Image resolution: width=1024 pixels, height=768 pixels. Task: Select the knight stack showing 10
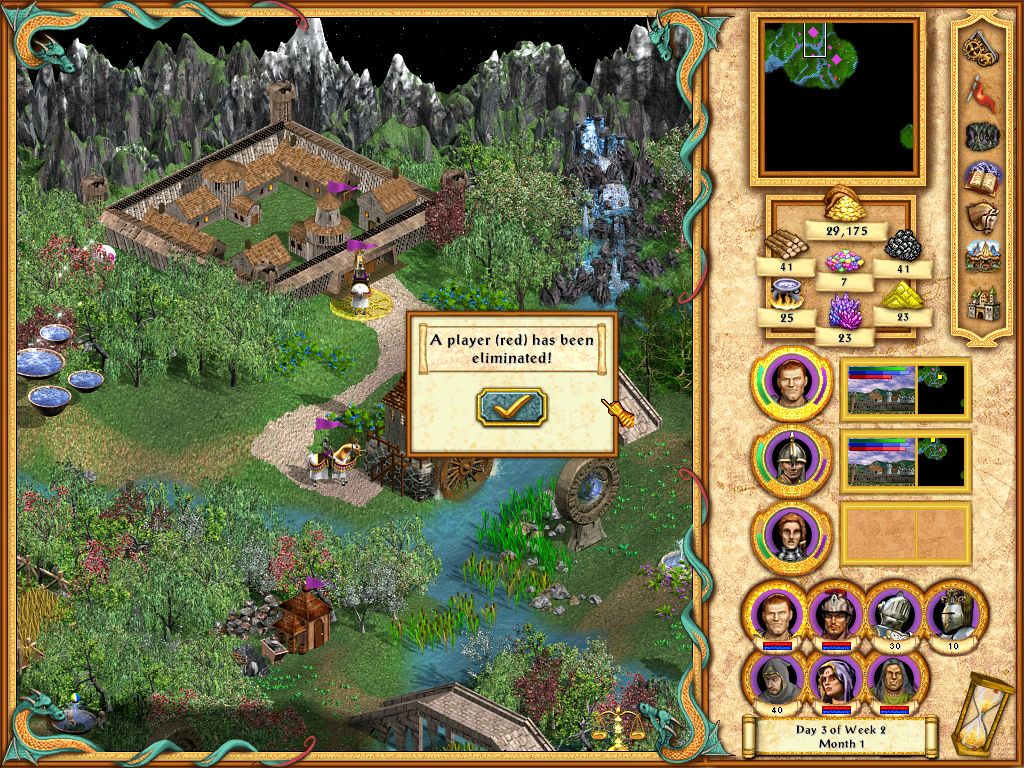953,612
